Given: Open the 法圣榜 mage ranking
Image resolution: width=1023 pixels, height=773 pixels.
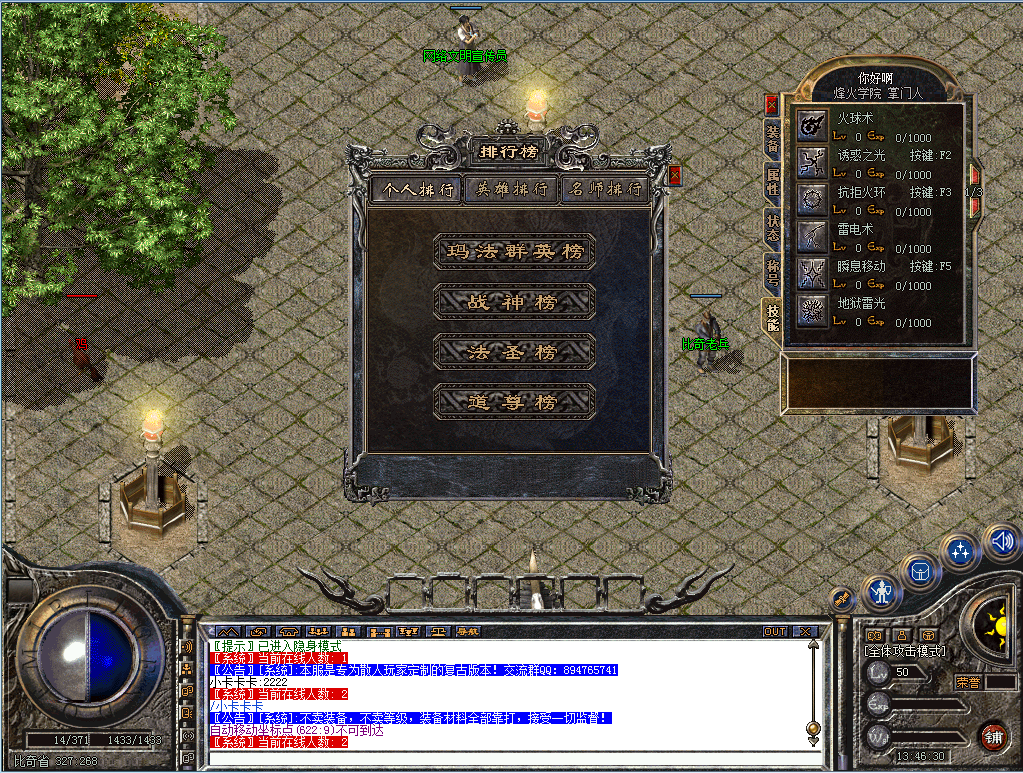Looking at the screenshot, I should [514, 352].
